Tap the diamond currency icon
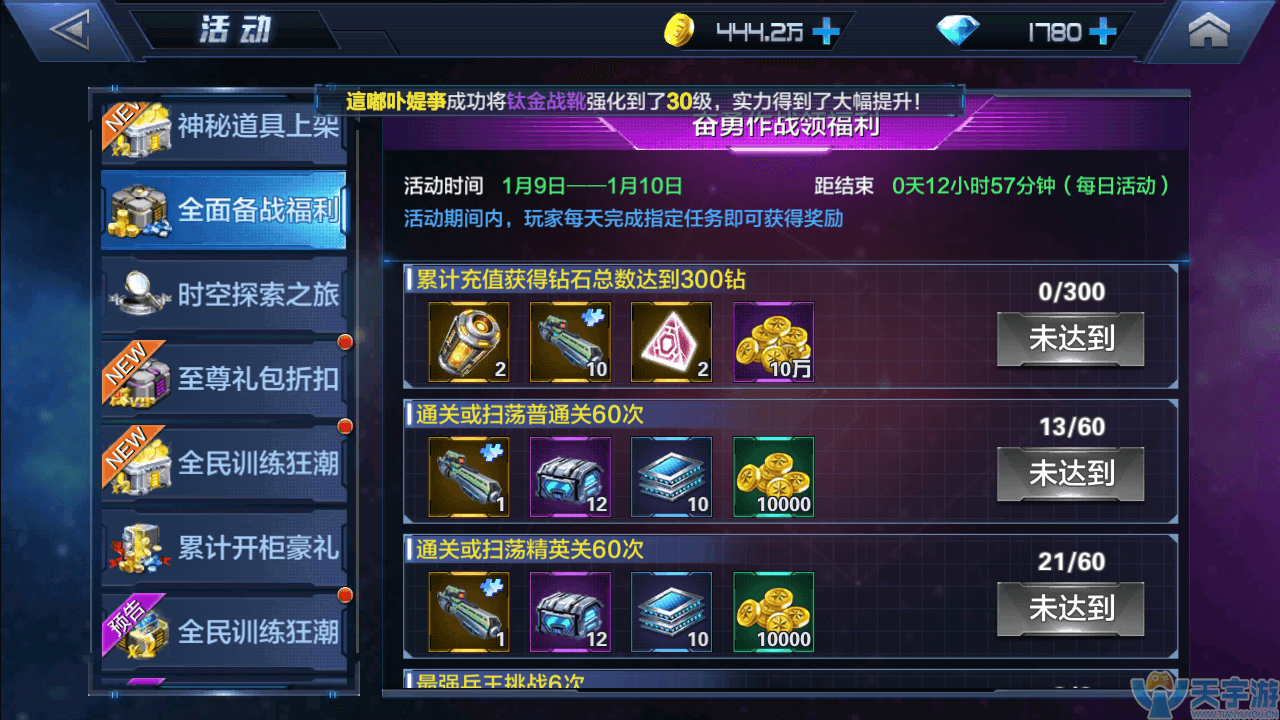 pos(959,30)
